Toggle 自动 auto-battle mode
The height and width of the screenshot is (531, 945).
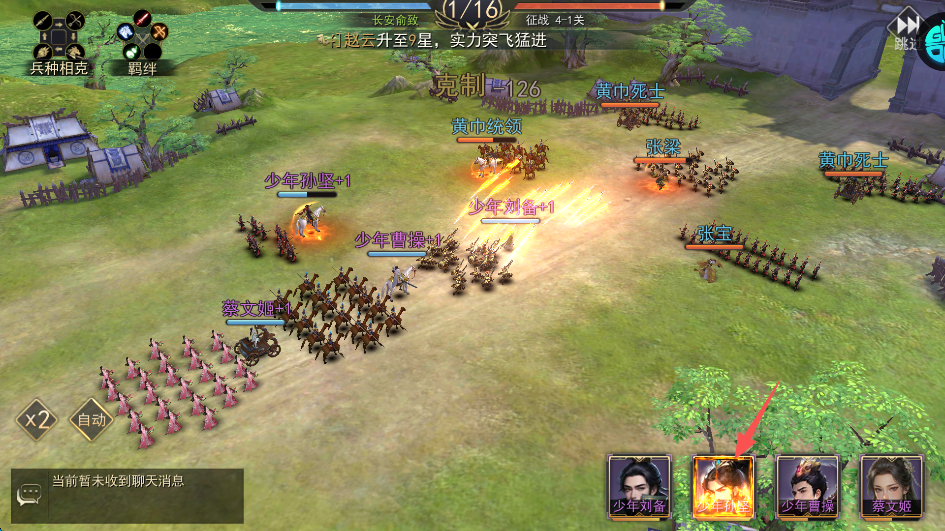click(x=91, y=420)
